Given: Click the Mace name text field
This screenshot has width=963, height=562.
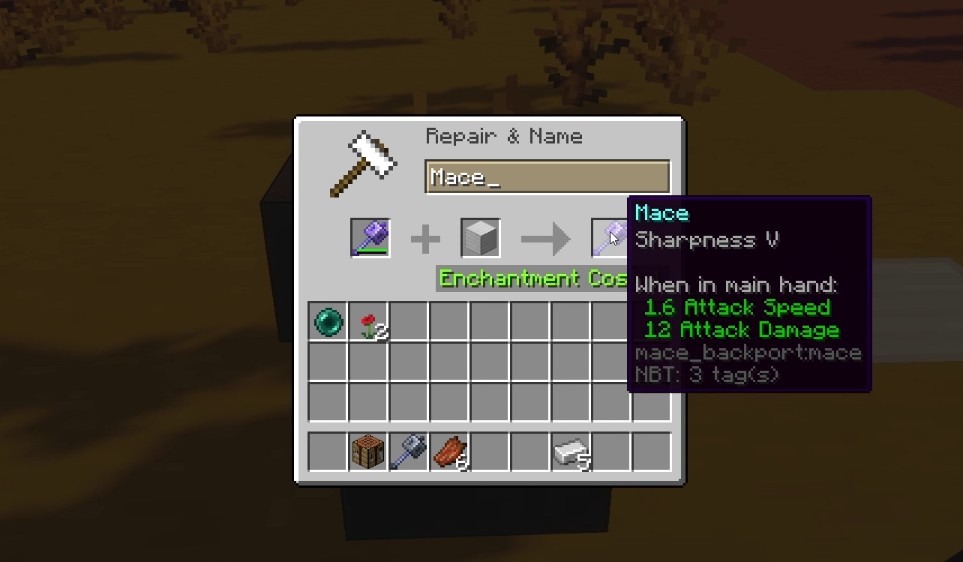Looking at the screenshot, I should click(546, 177).
